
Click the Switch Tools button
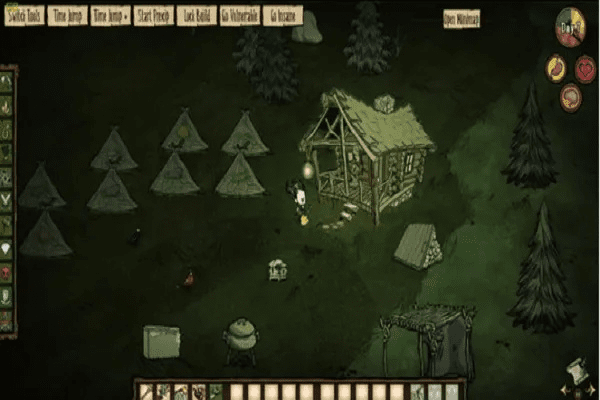point(22,17)
